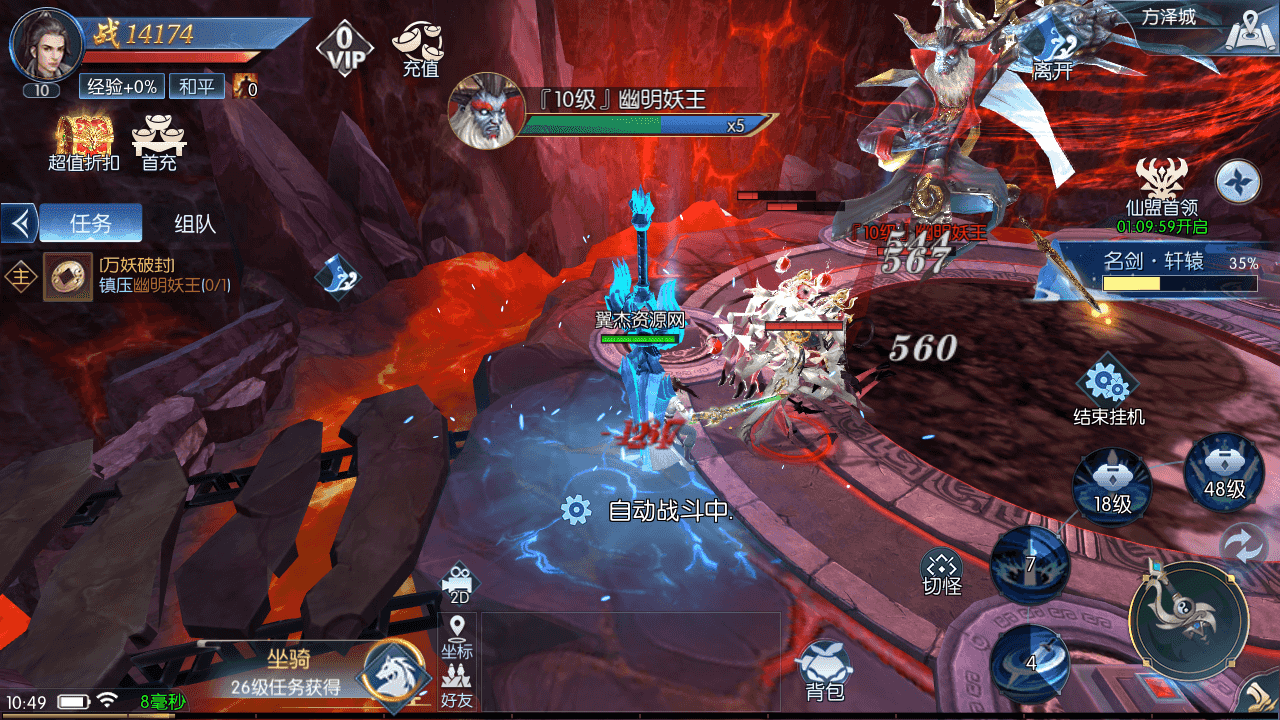Switch target with 切怪 button
1280x720 pixels.
point(941,572)
